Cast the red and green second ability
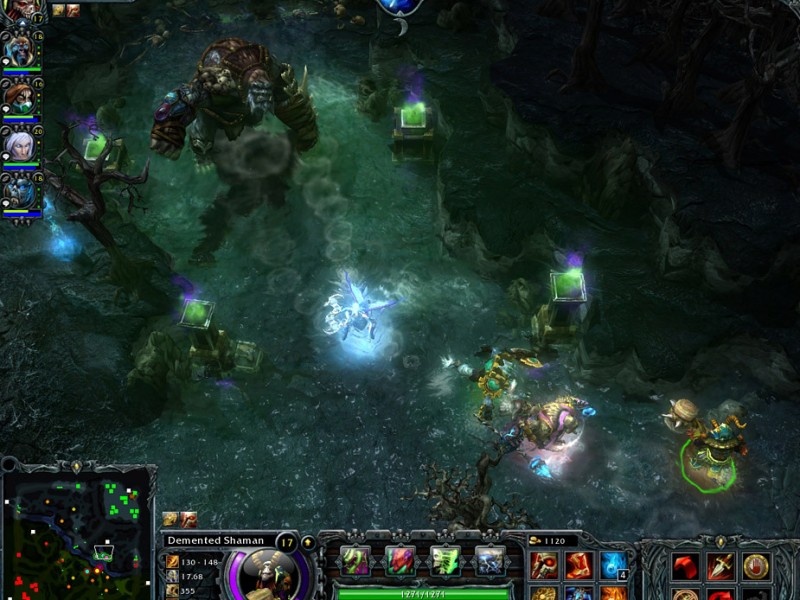The width and height of the screenshot is (800, 600). click(399, 560)
